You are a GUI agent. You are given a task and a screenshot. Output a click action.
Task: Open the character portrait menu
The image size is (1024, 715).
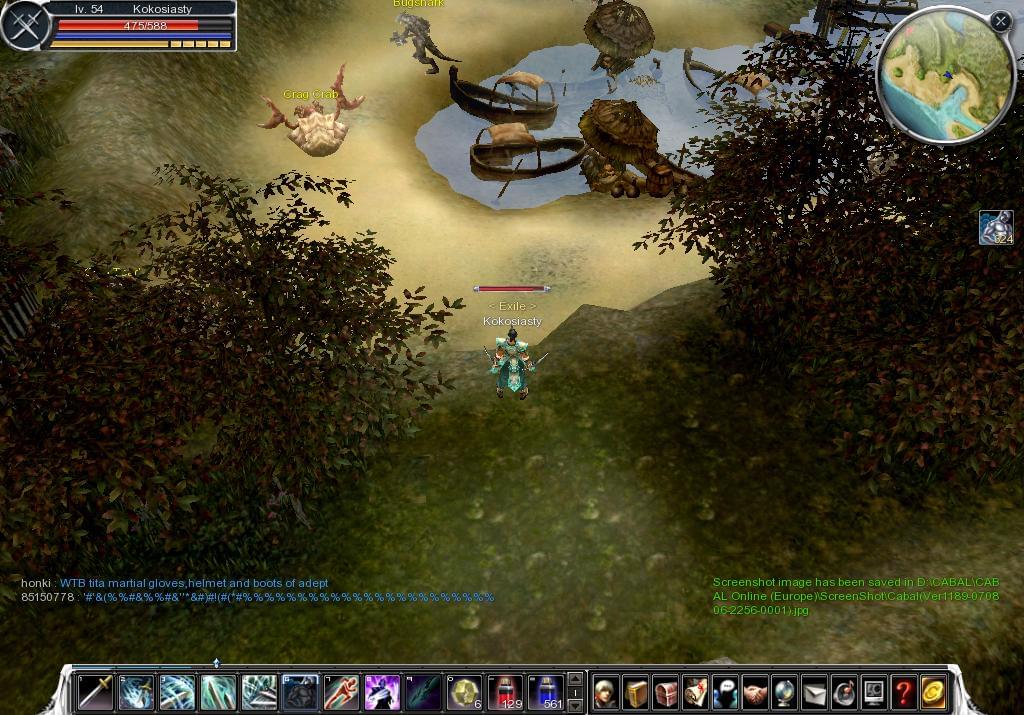(606, 692)
